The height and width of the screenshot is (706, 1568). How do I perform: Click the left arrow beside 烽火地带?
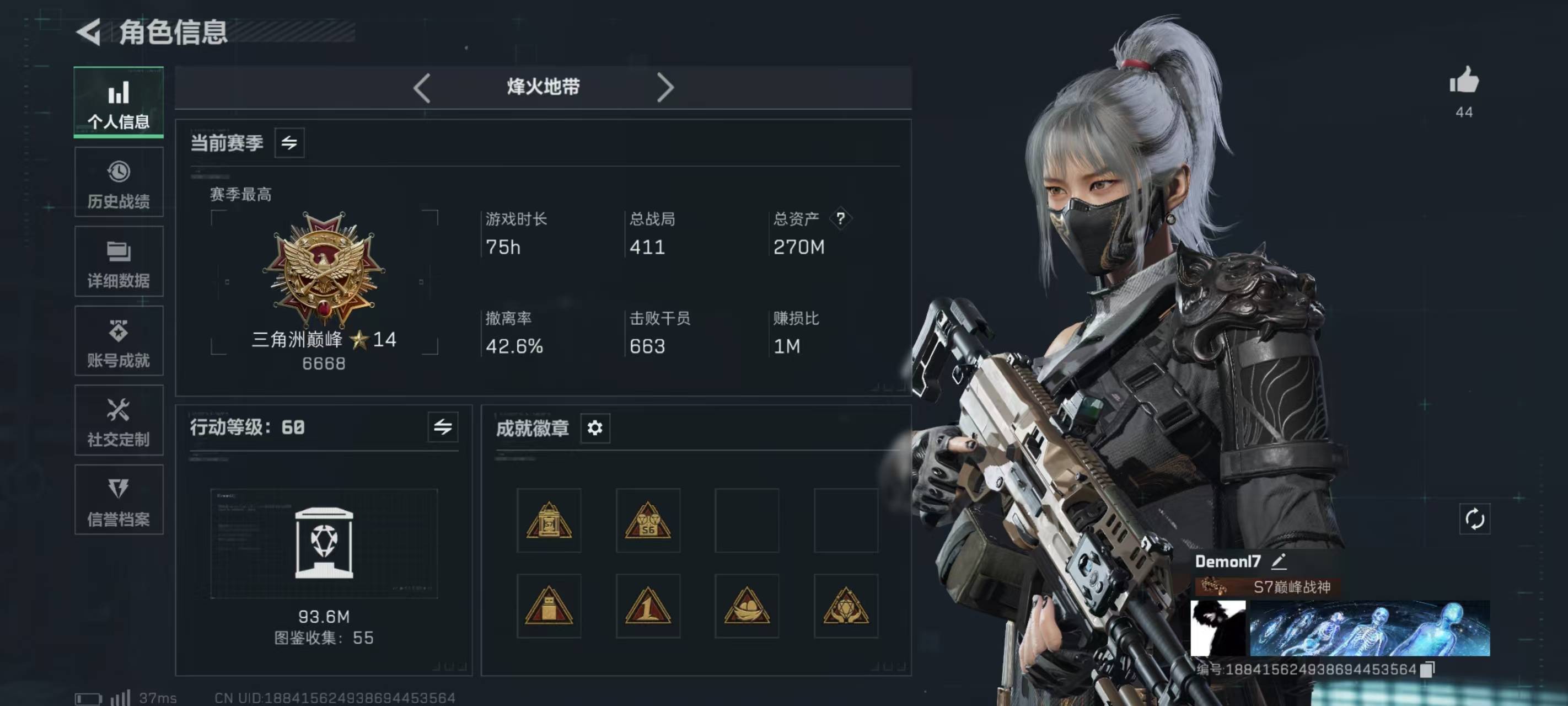(x=422, y=88)
